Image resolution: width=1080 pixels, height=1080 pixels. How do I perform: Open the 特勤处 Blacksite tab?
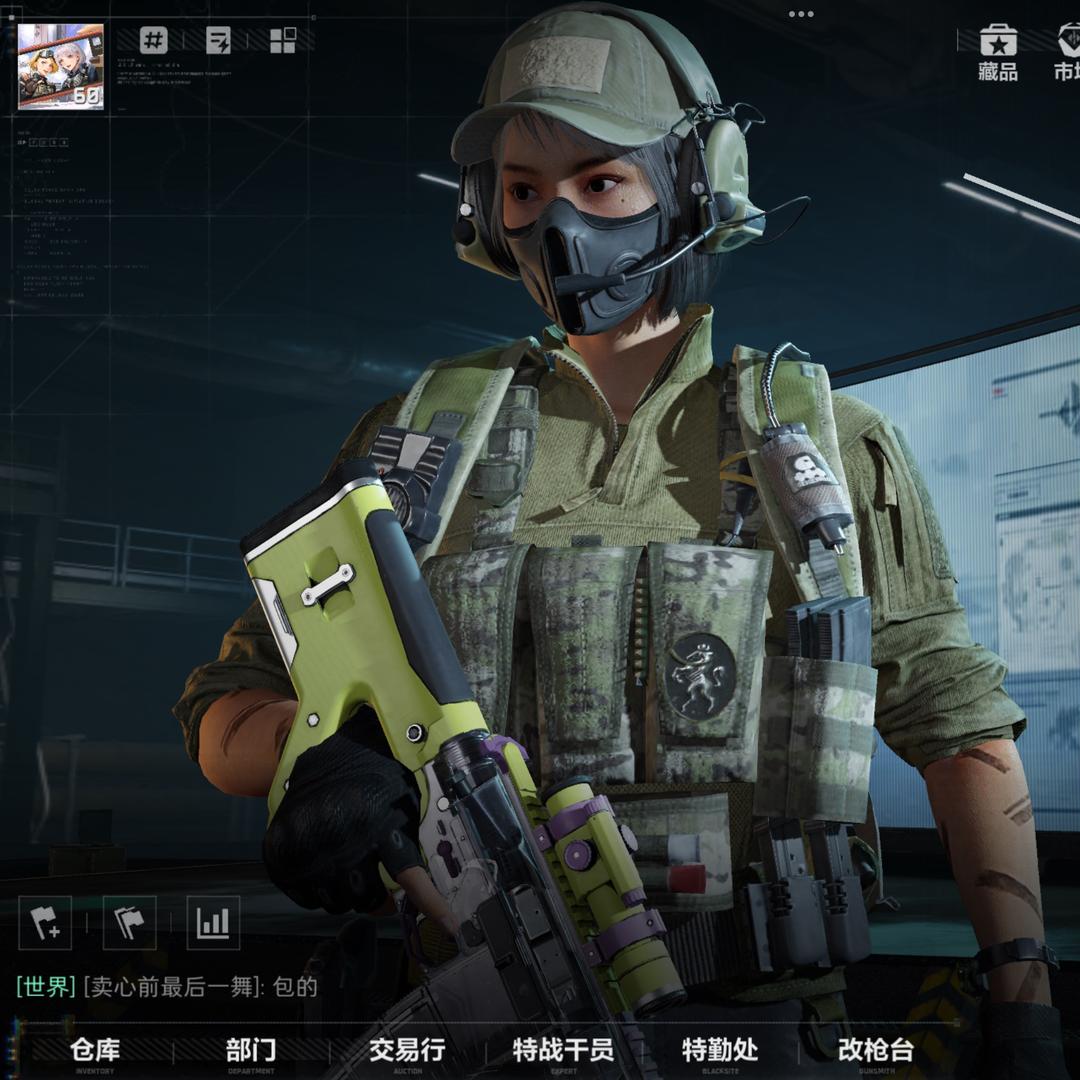click(720, 1051)
